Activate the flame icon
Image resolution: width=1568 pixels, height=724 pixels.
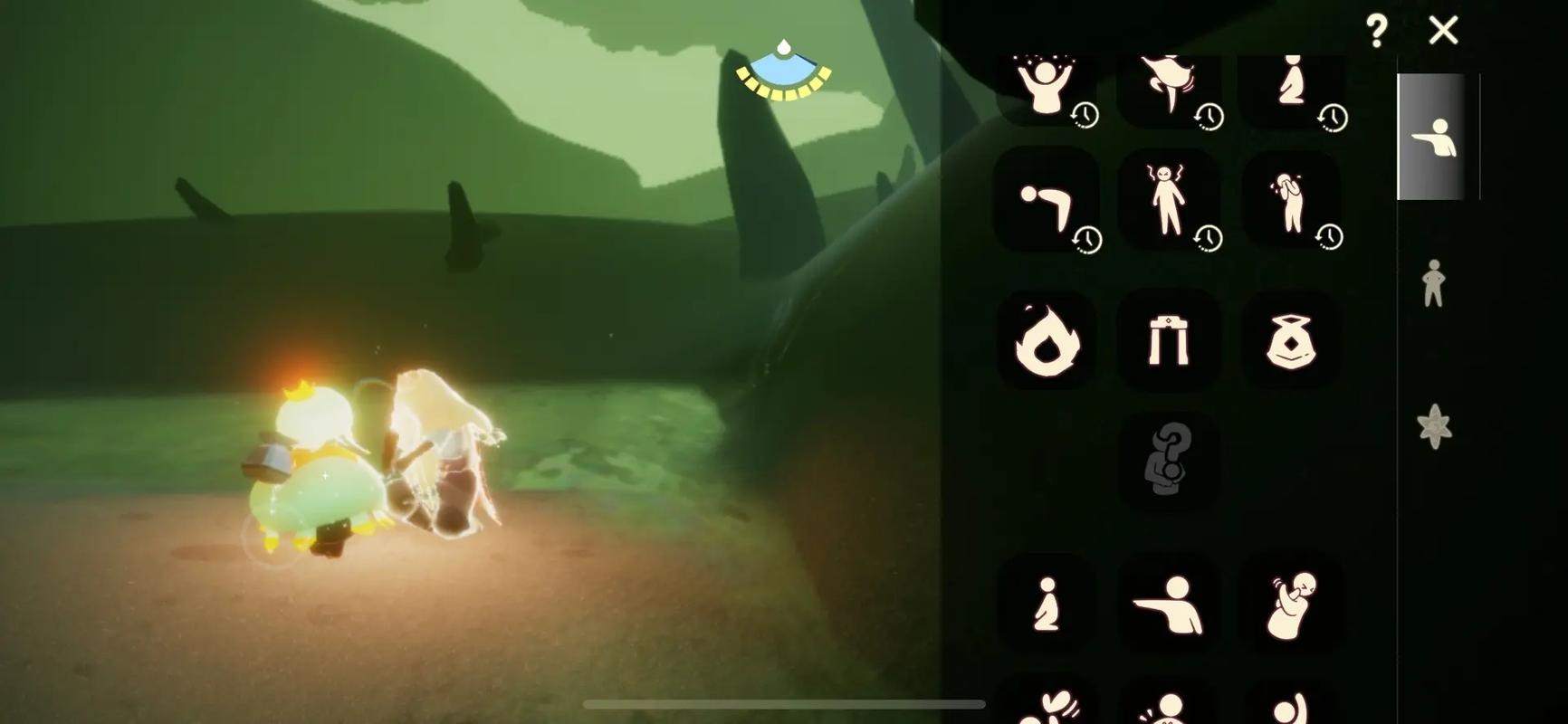click(x=1047, y=342)
